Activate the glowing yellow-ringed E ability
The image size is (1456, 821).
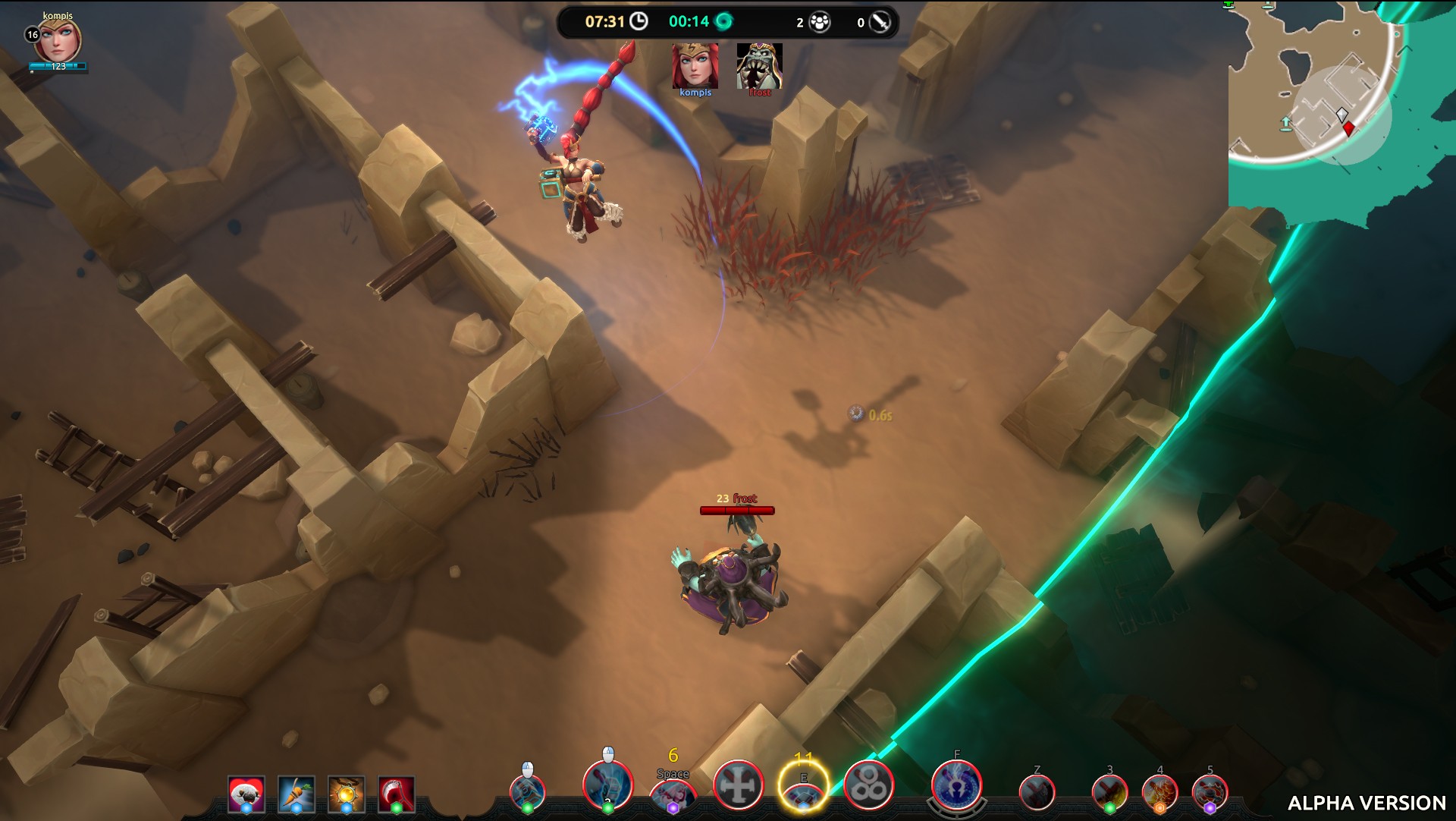pos(803,786)
